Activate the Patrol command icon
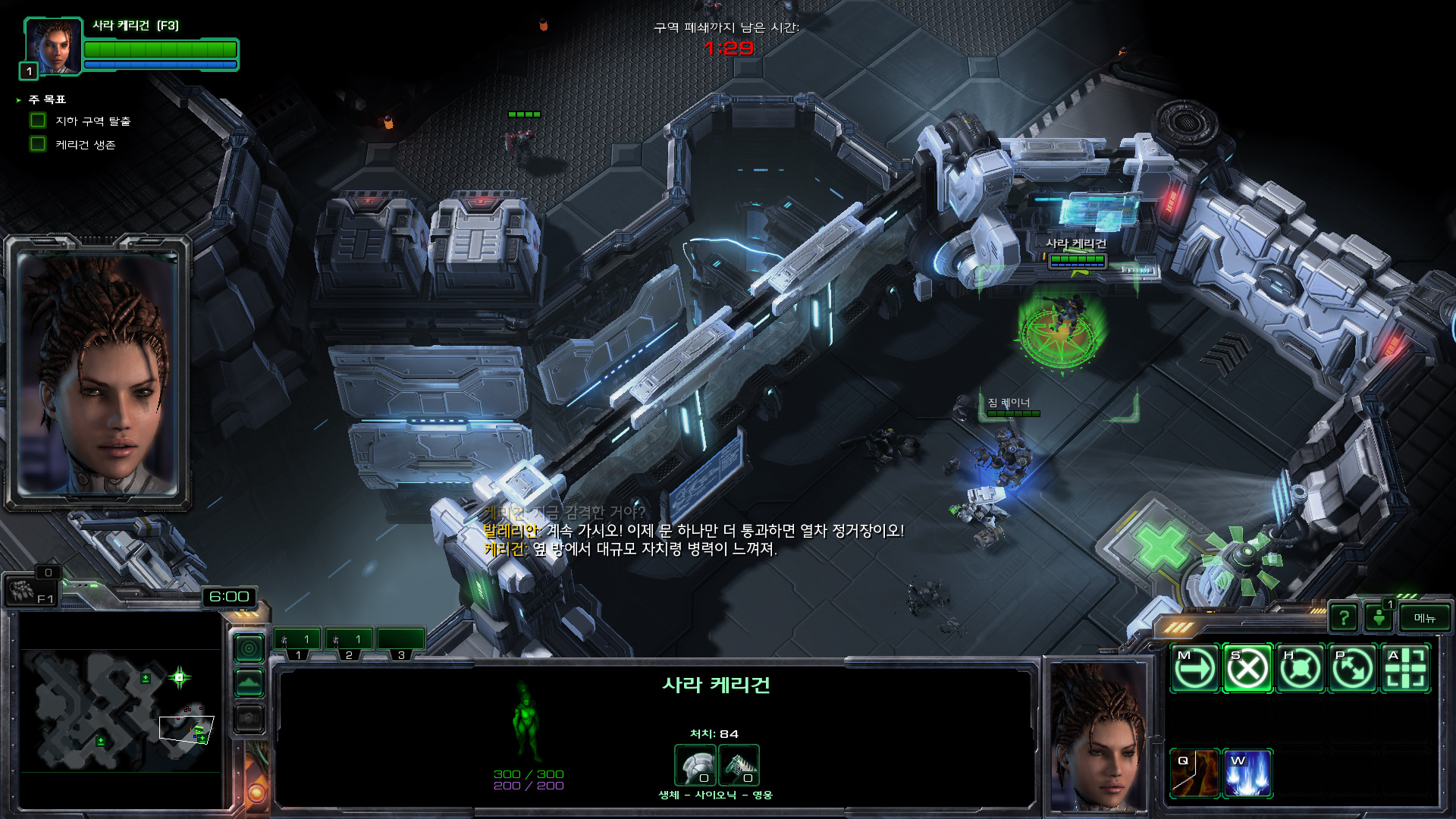The width and height of the screenshot is (1456, 819). (1353, 669)
